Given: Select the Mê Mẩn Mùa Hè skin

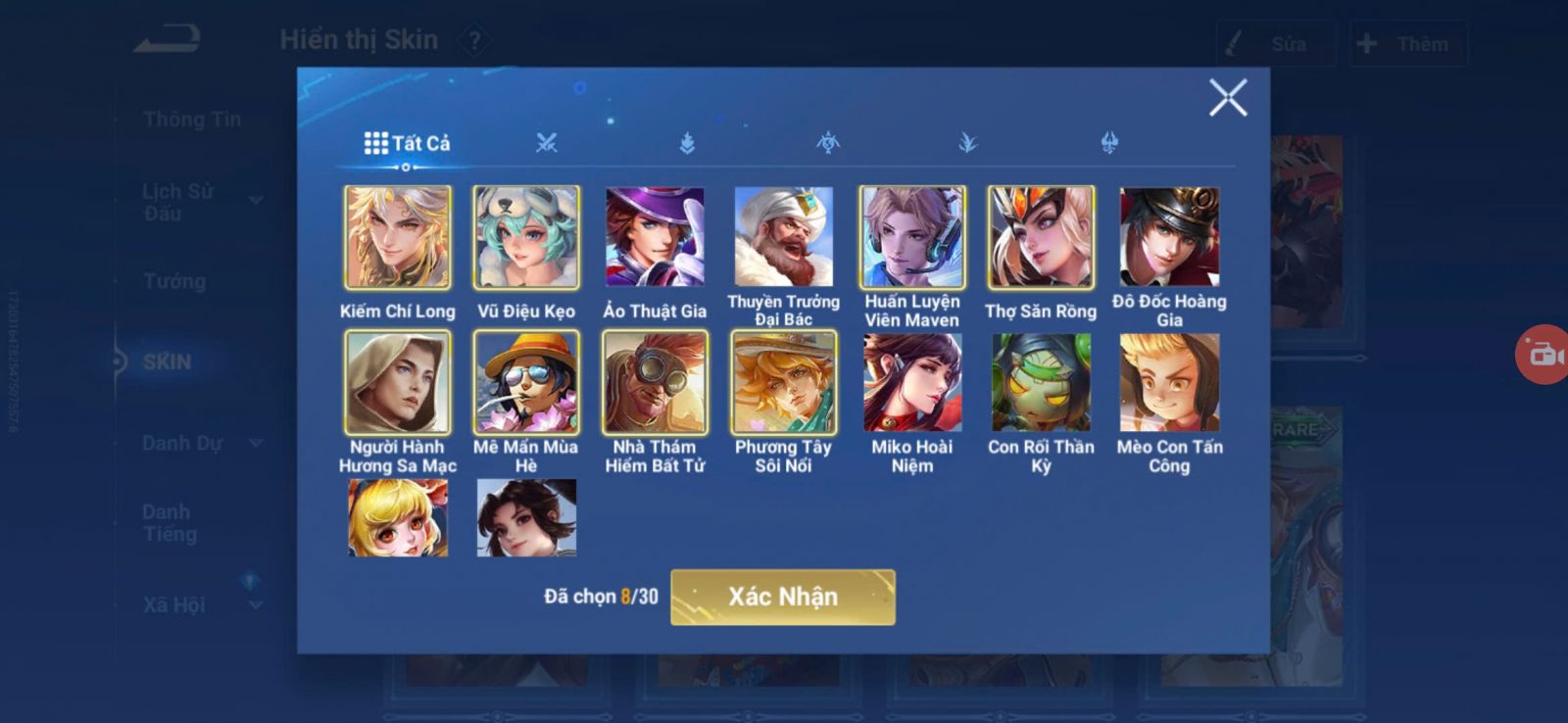Looking at the screenshot, I should [526, 383].
